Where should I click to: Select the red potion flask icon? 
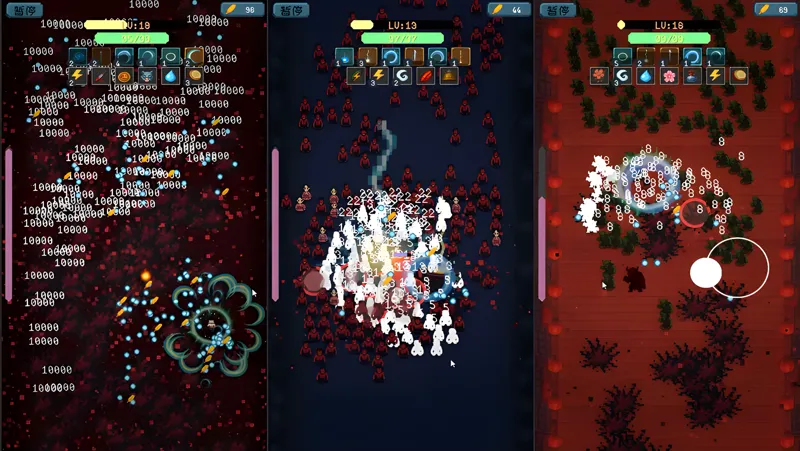click(x=692, y=75)
